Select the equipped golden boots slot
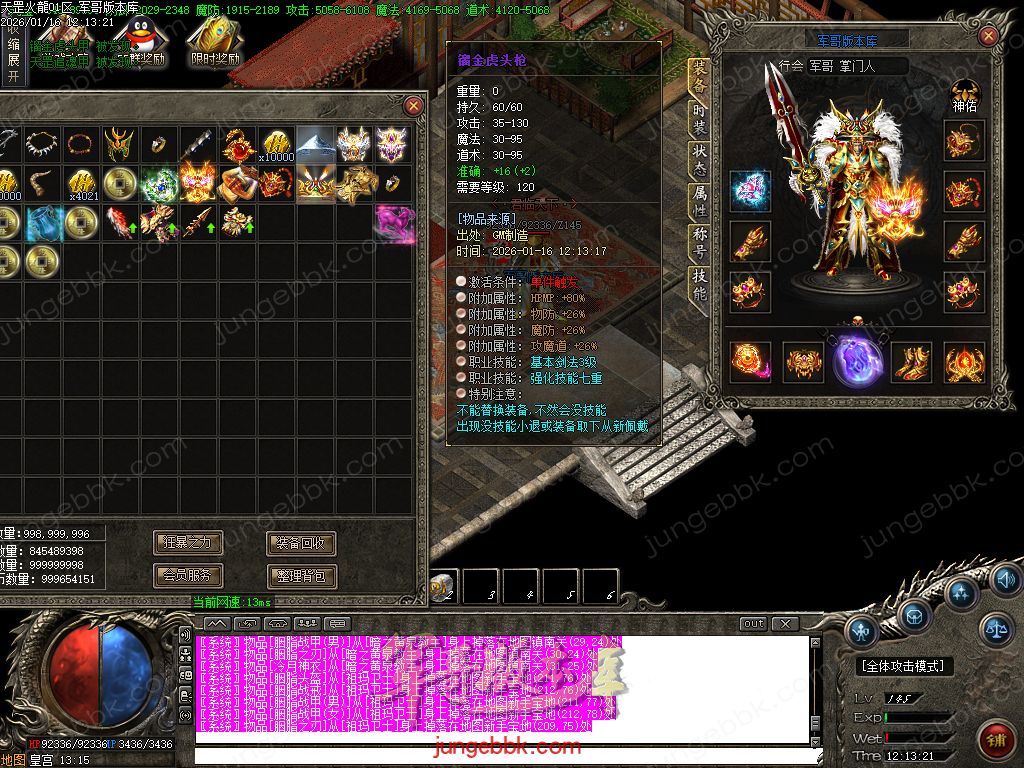 pyautogui.click(x=910, y=362)
